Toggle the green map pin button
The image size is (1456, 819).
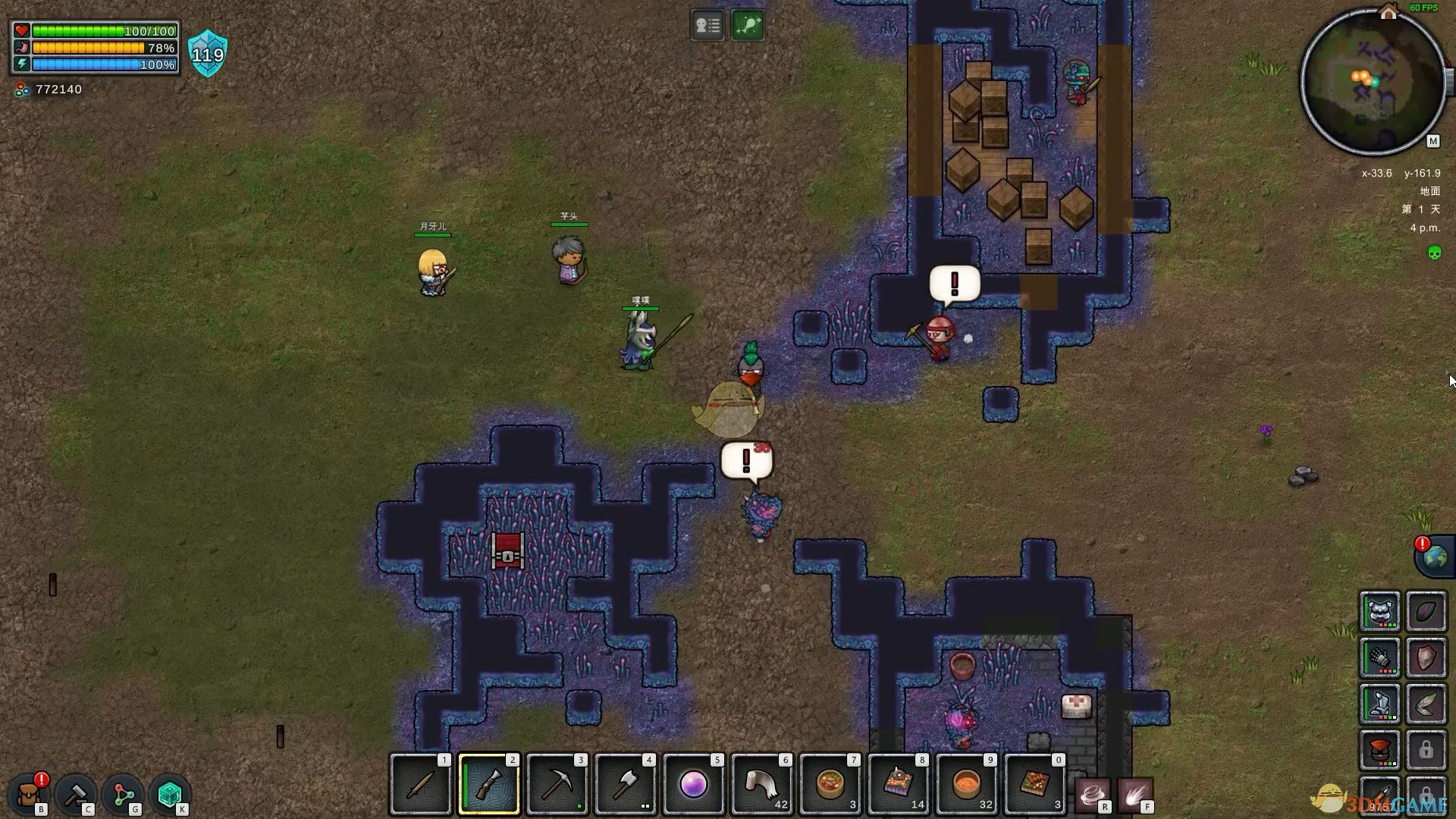pos(748,26)
